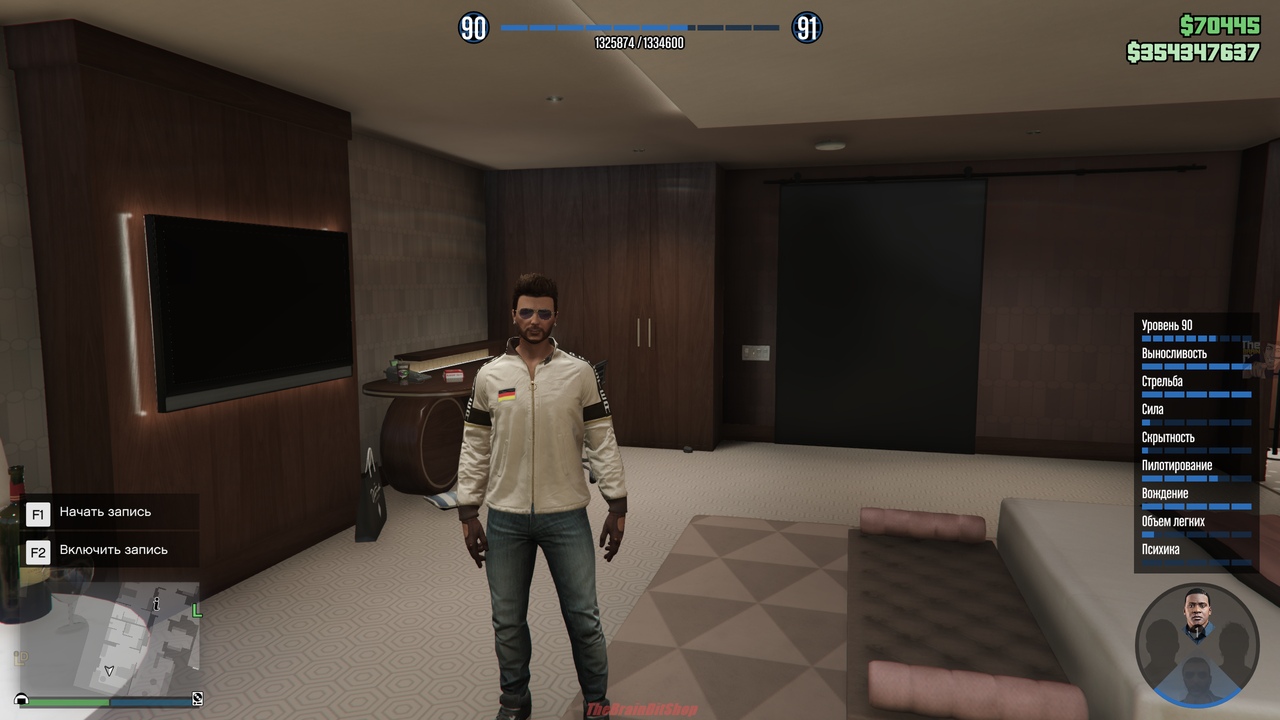
Task: Select Franklin's portrait in the character wheel
Action: pos(1197,613)
